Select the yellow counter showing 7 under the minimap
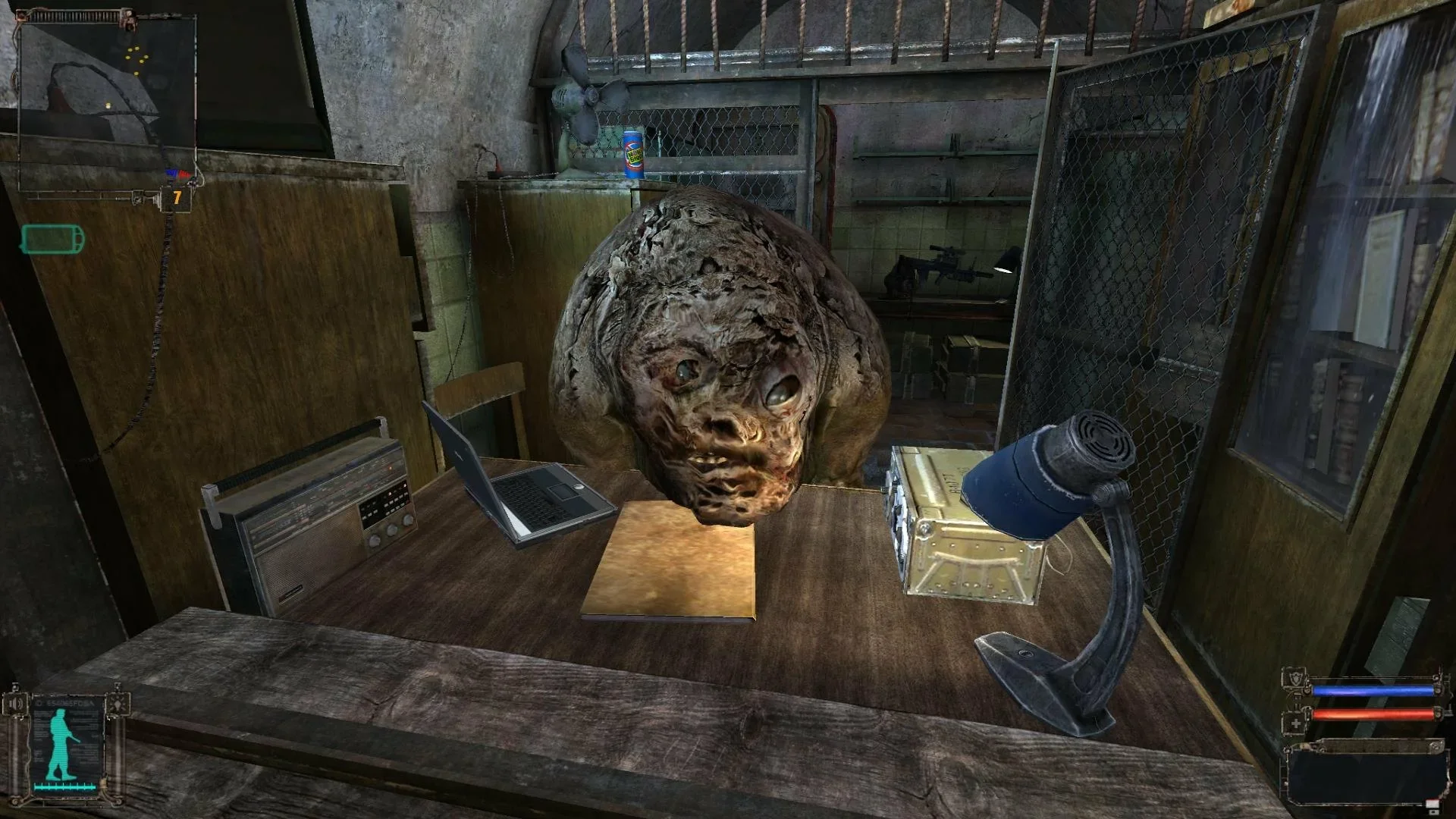Image resolution: width=1456 pixels, height=819 pixels. [x=177, y=196]
